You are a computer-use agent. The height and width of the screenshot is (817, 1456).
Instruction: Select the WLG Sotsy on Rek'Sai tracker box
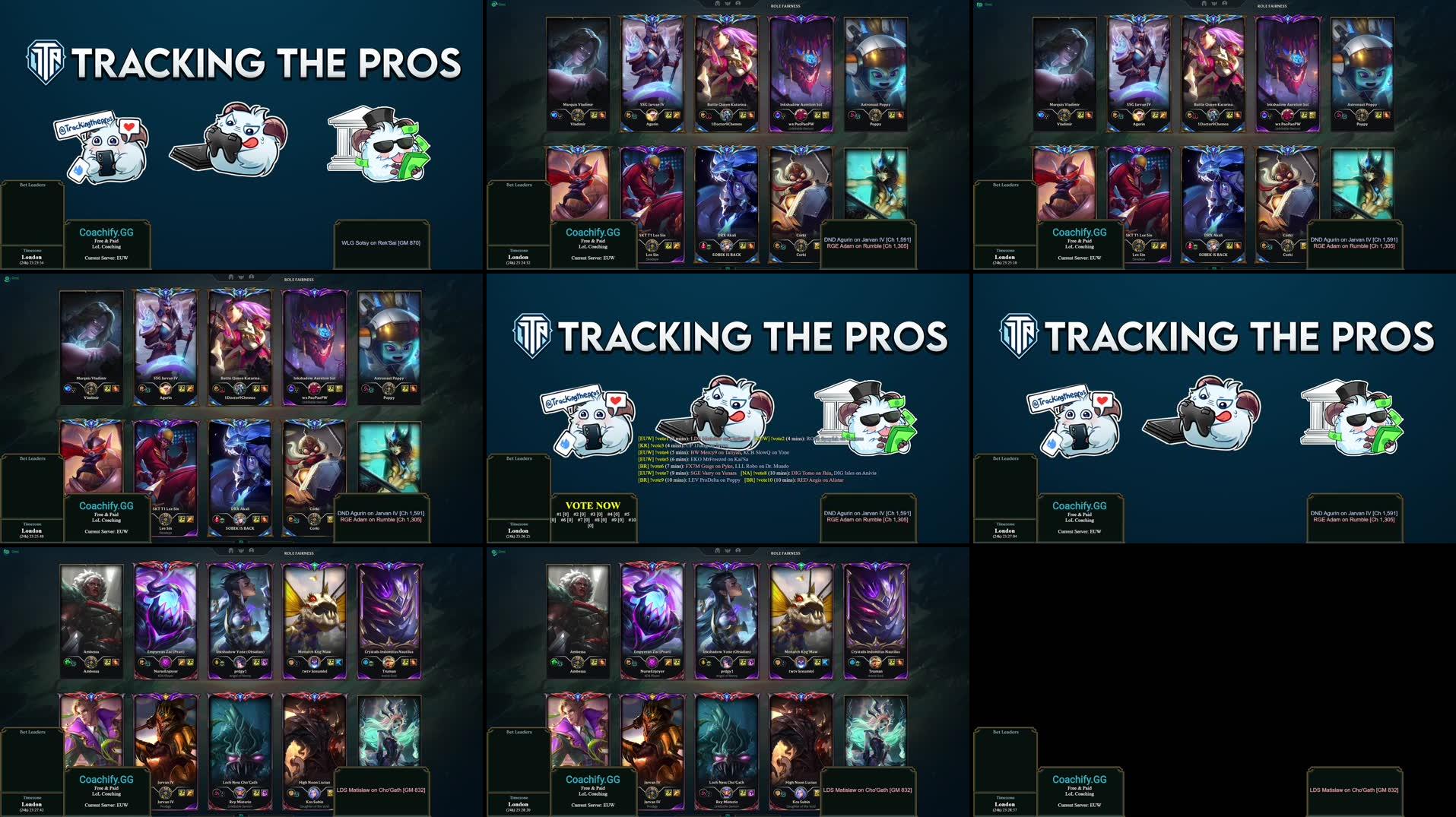[x=381, y=243]
